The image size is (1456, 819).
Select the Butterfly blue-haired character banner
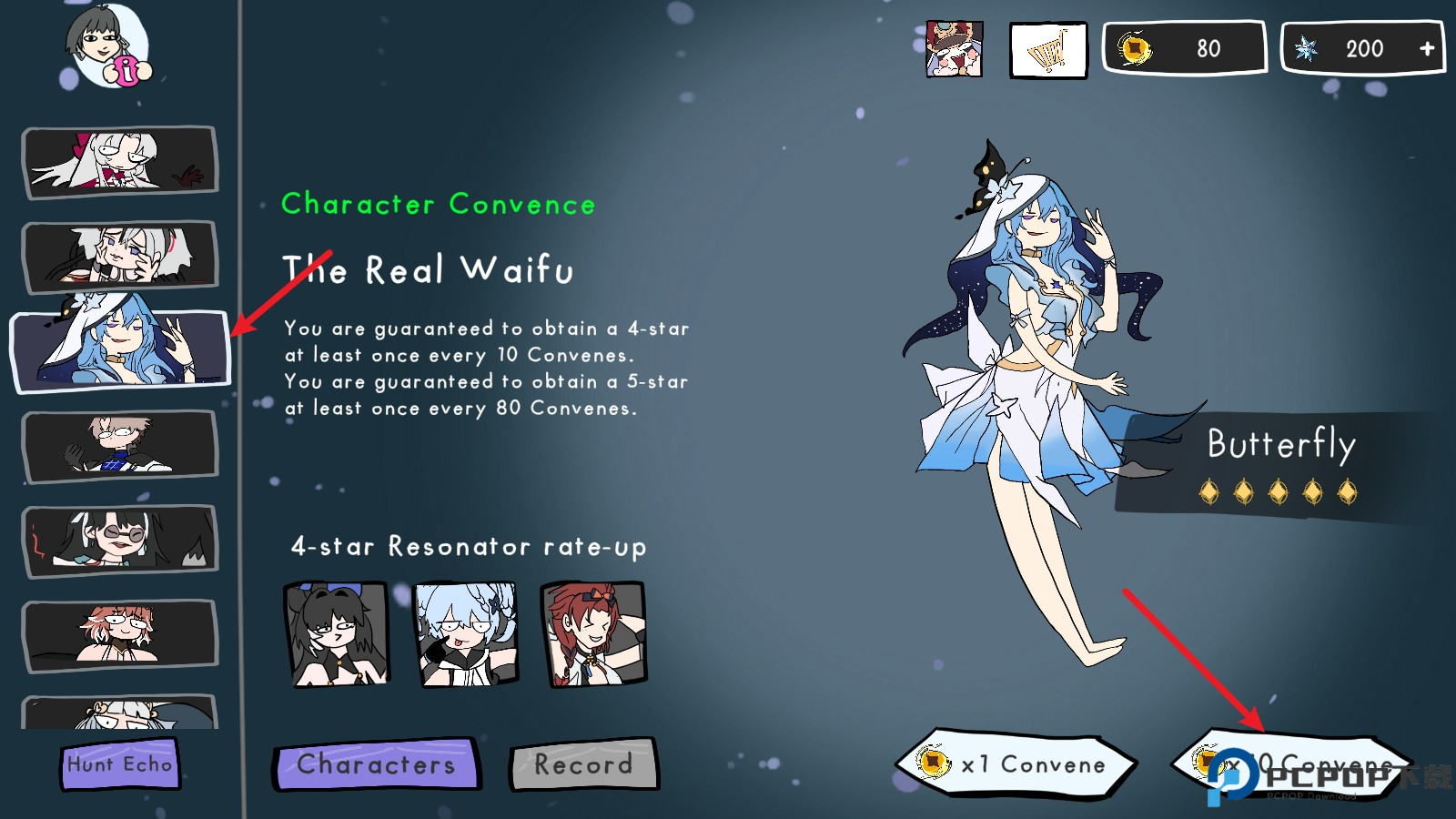pos(120,350)
